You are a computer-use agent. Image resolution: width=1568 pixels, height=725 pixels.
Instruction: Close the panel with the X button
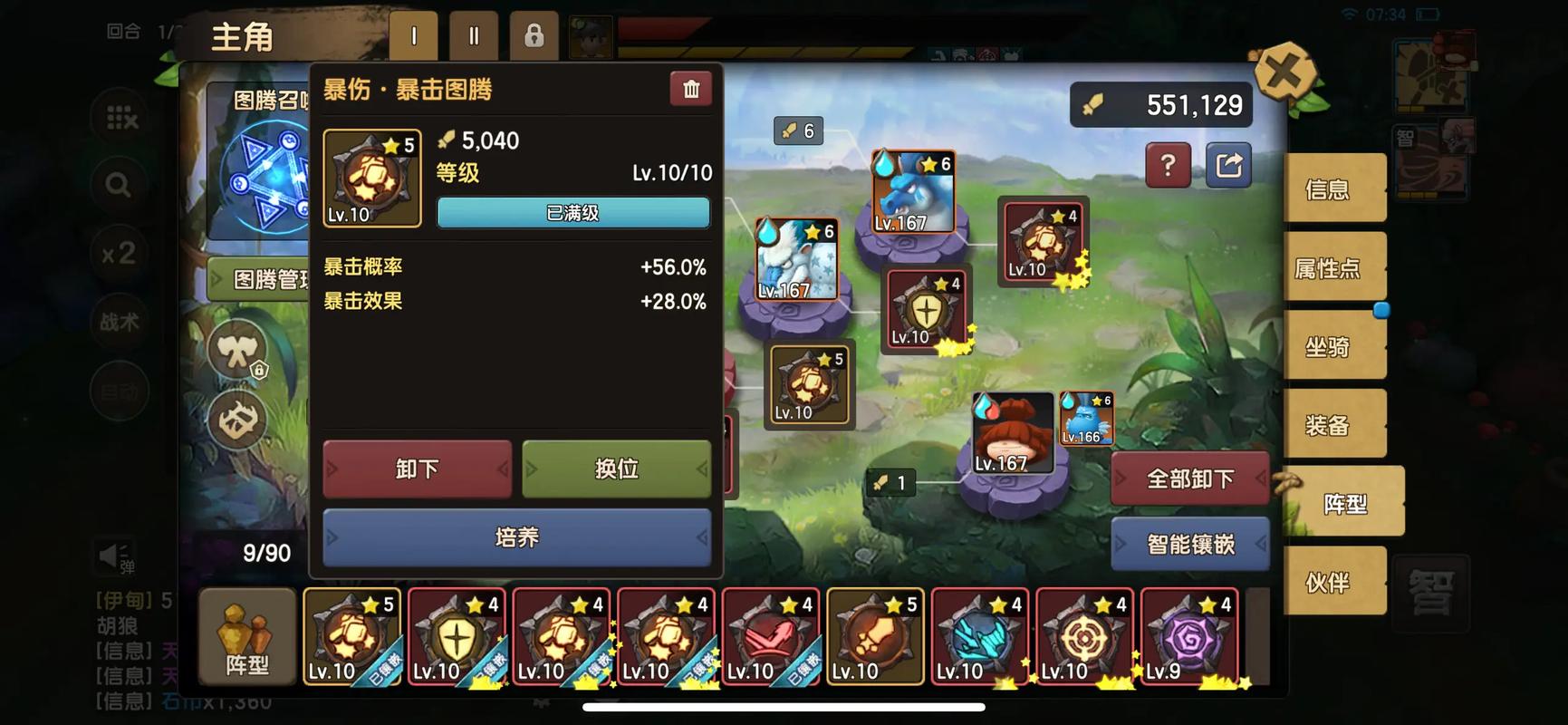click(x=1283, y=72)
